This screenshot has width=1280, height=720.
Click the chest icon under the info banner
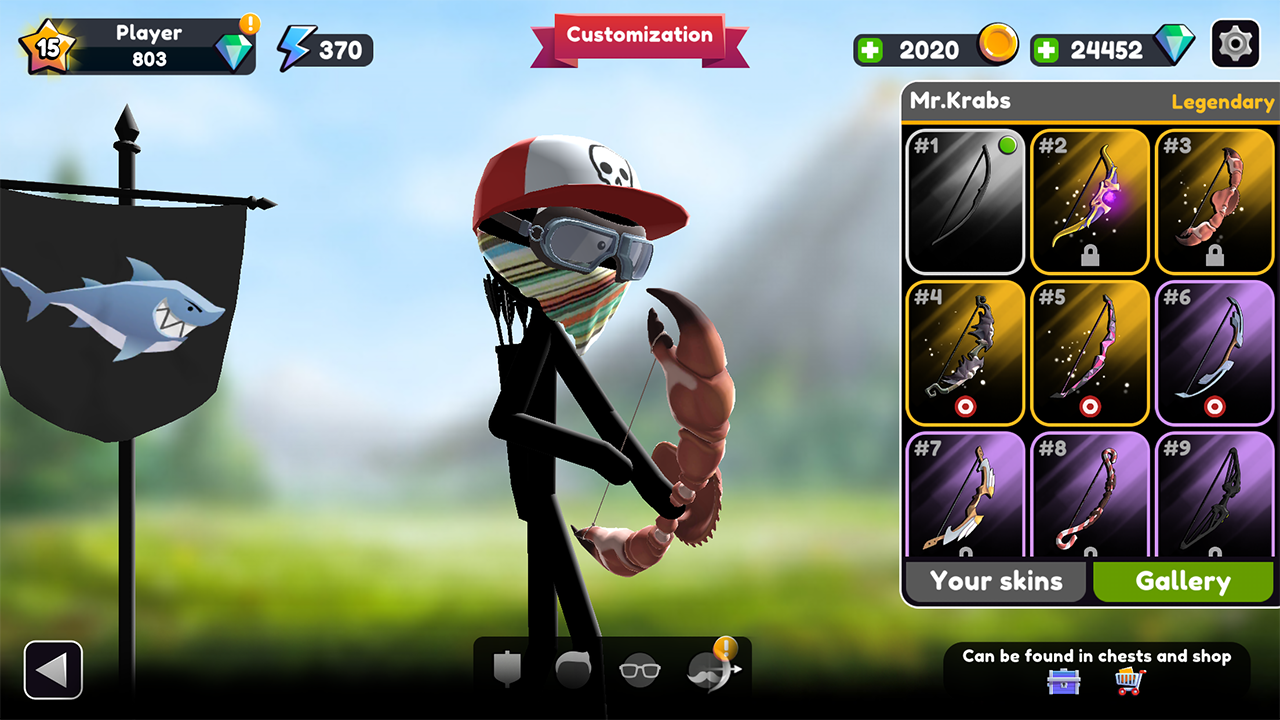pos(1062,683)
